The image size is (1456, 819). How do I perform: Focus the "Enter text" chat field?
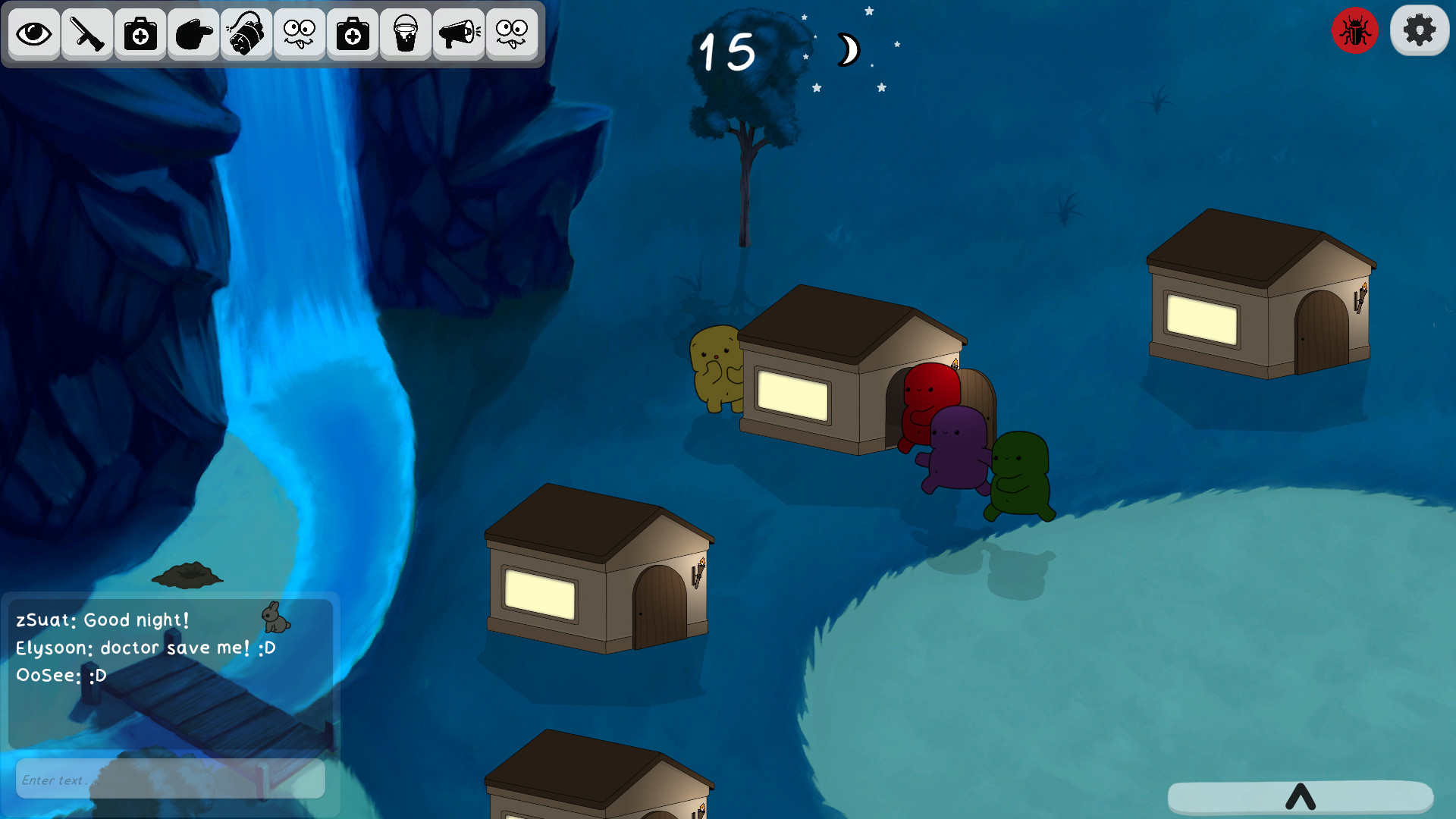pos(170,780)
